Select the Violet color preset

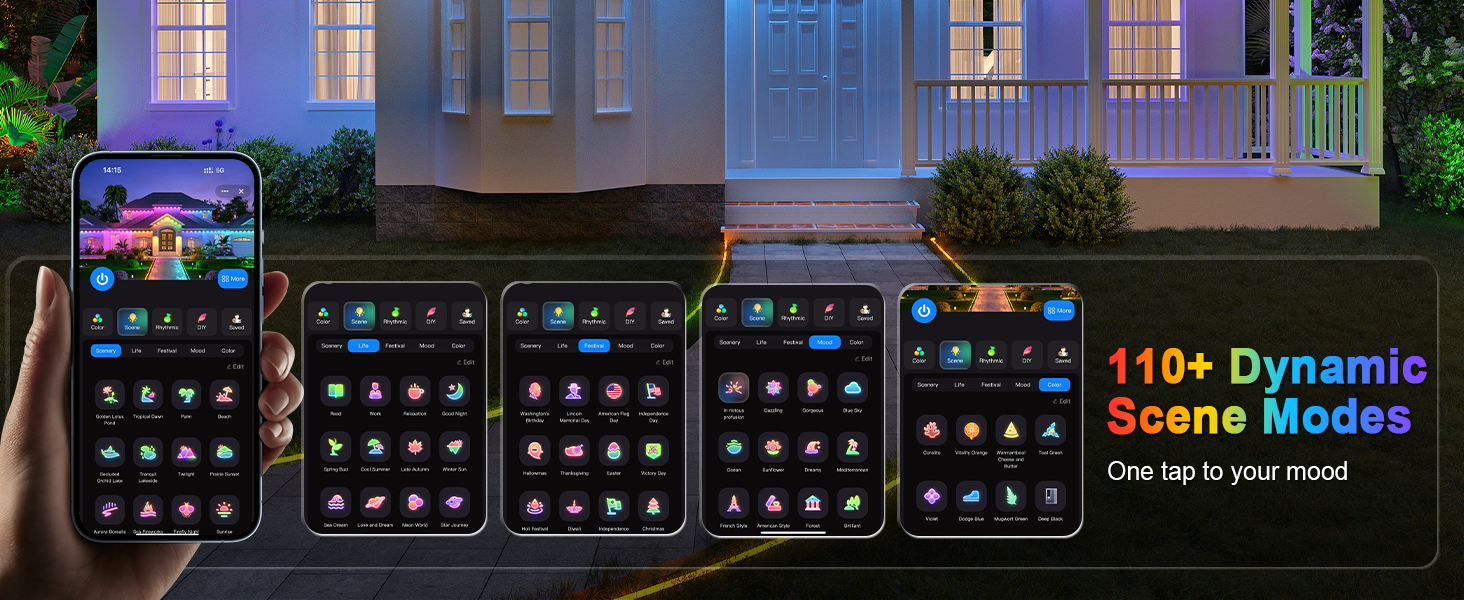click(931, 496)
